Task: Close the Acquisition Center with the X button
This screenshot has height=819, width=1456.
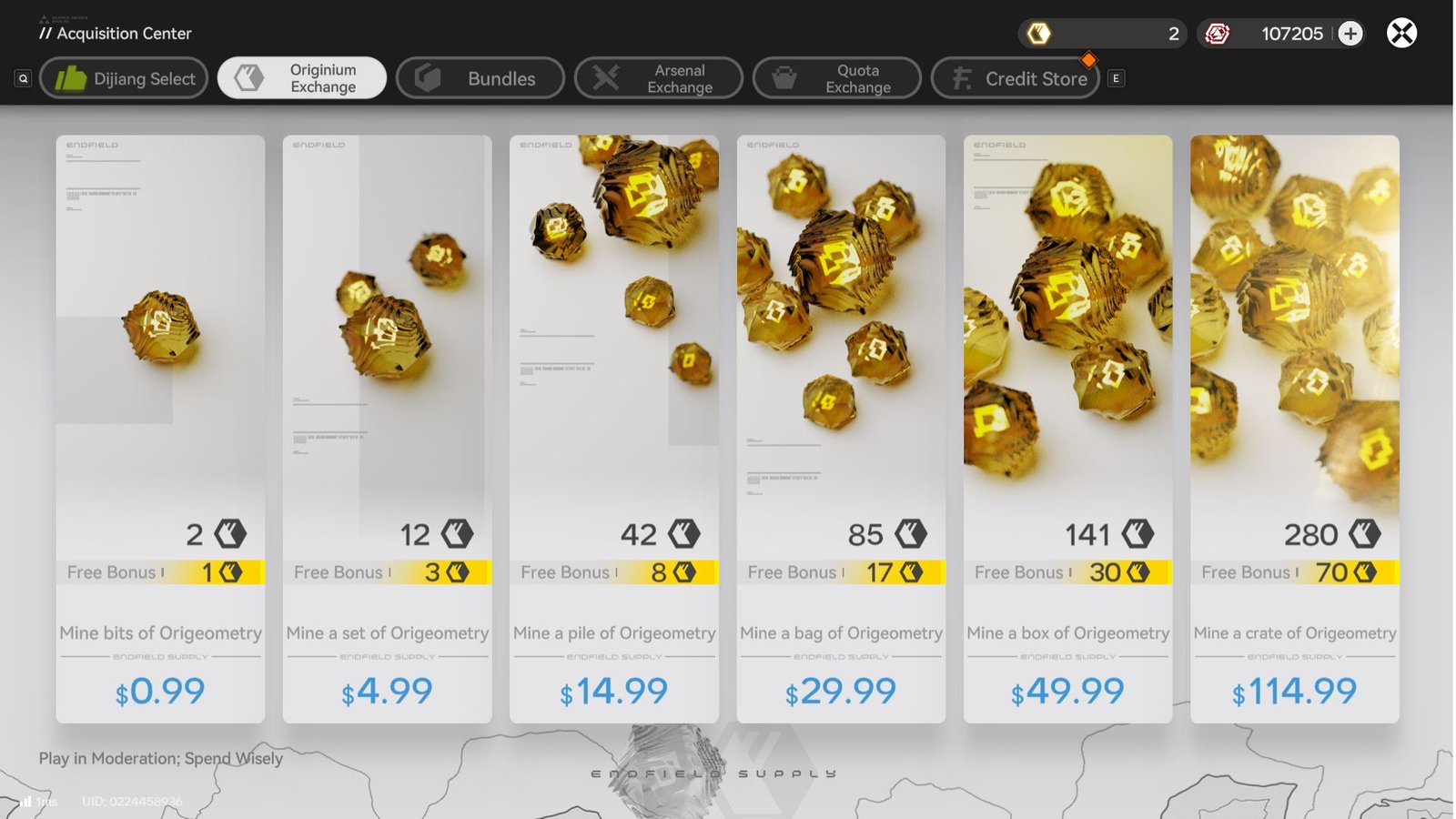Action: pos(1401,33)
